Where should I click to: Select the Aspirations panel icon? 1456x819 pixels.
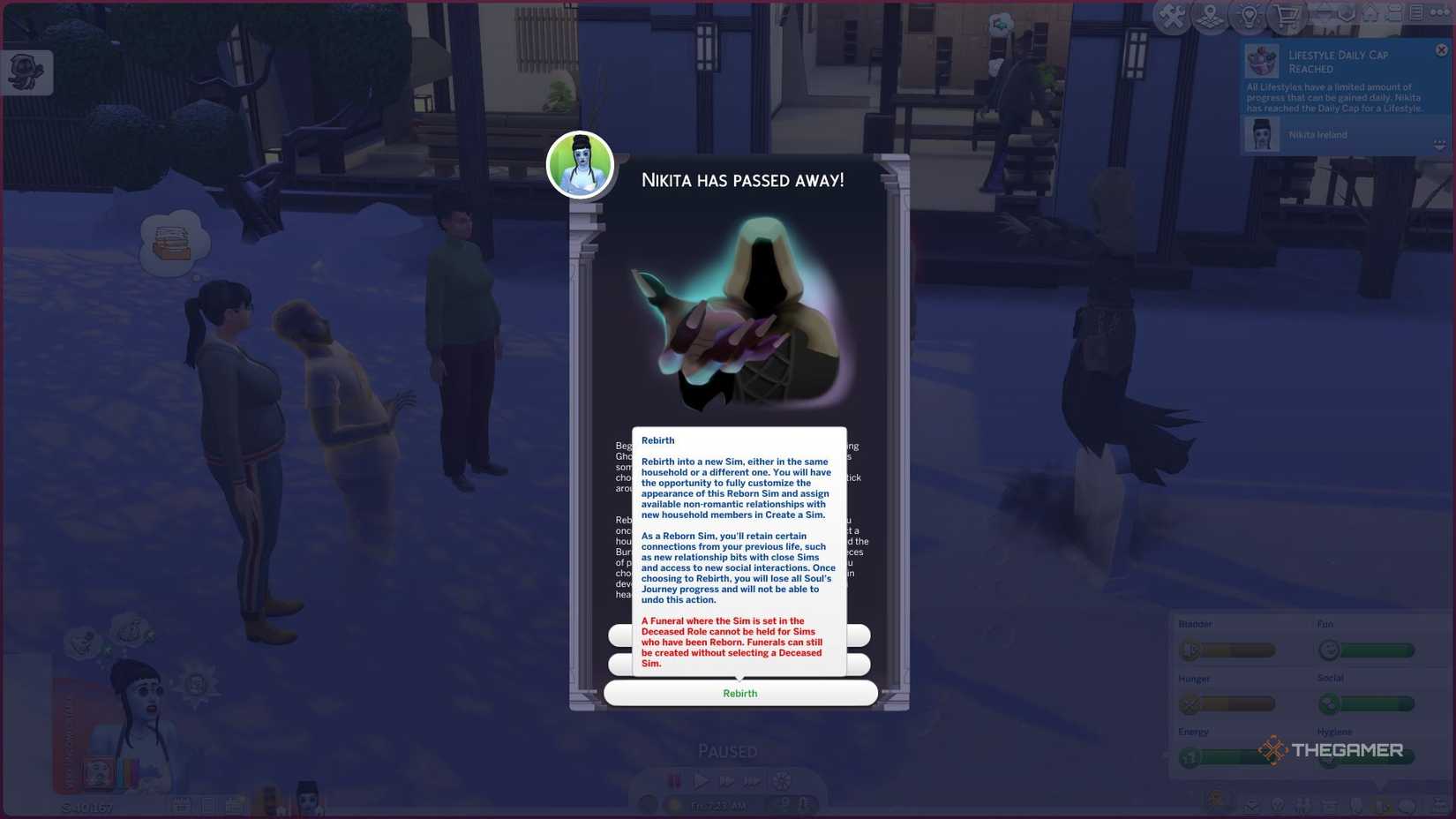point(1278,806)
